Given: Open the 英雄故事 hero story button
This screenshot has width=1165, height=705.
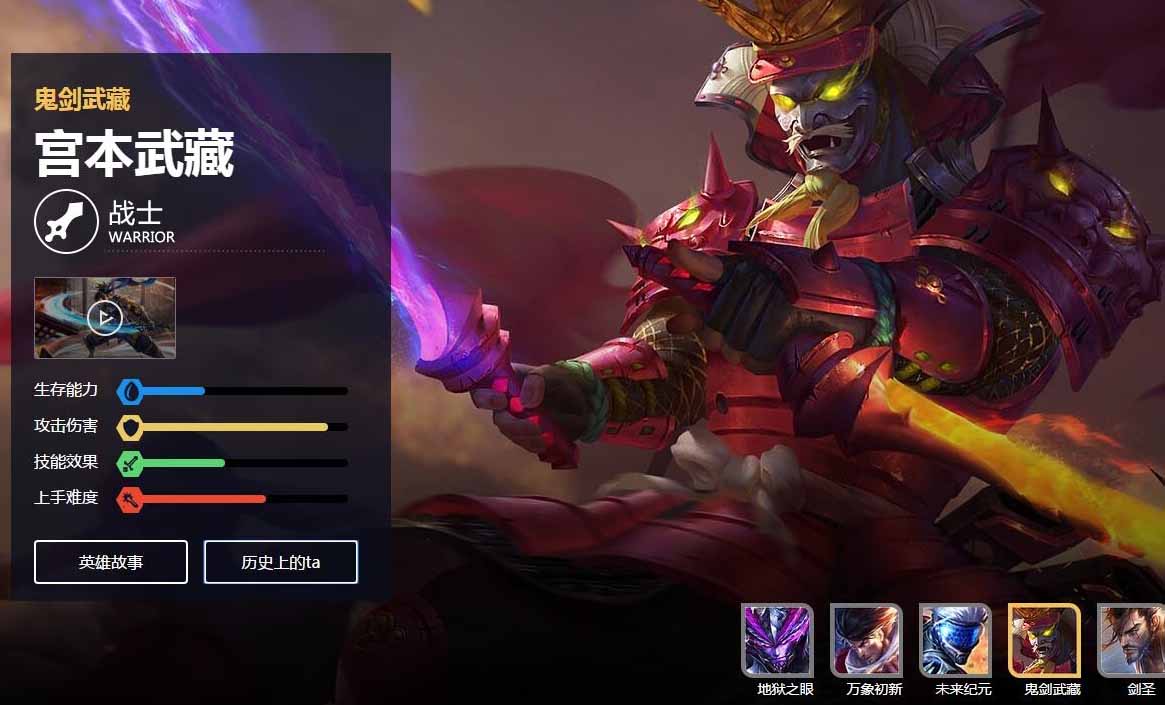Looking at the screenshot, I should point(111,562).
